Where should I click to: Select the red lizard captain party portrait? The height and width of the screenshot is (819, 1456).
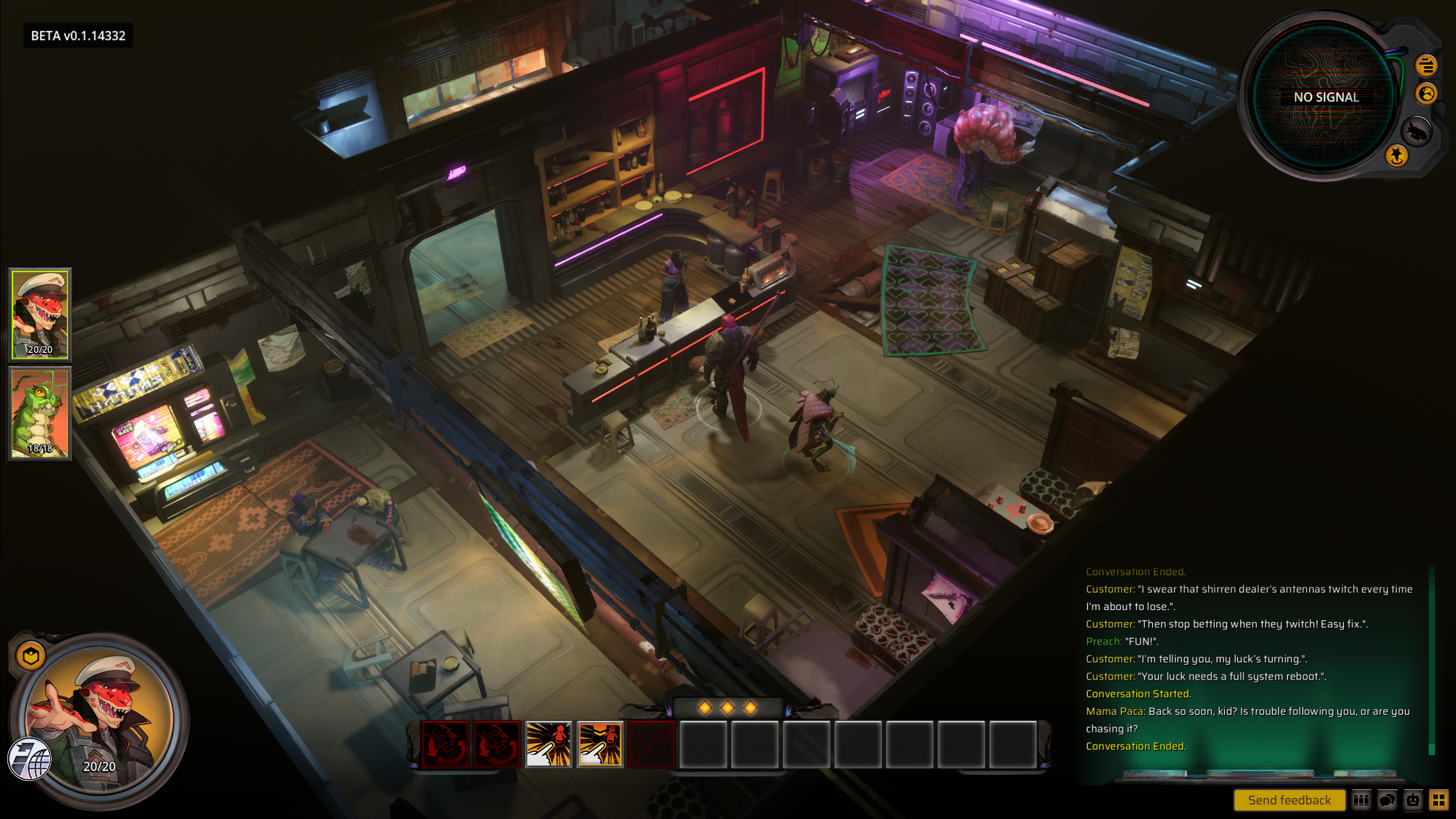click(40, 314)
